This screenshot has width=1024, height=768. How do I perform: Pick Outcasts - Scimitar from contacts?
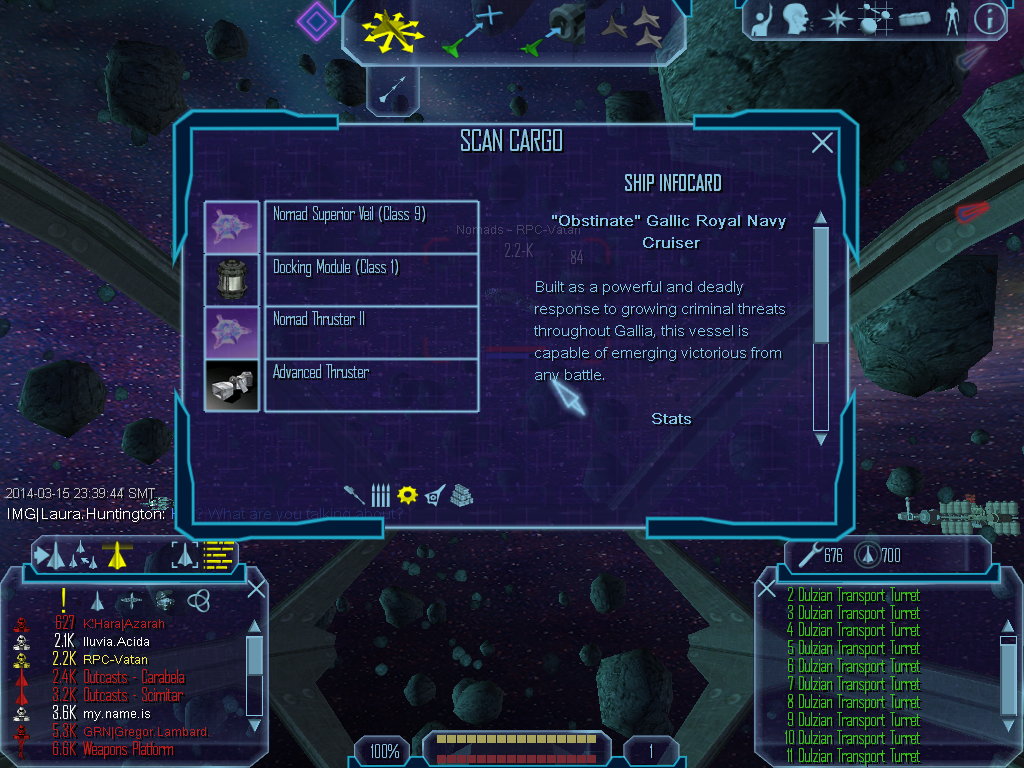click(x=133, y=695)
